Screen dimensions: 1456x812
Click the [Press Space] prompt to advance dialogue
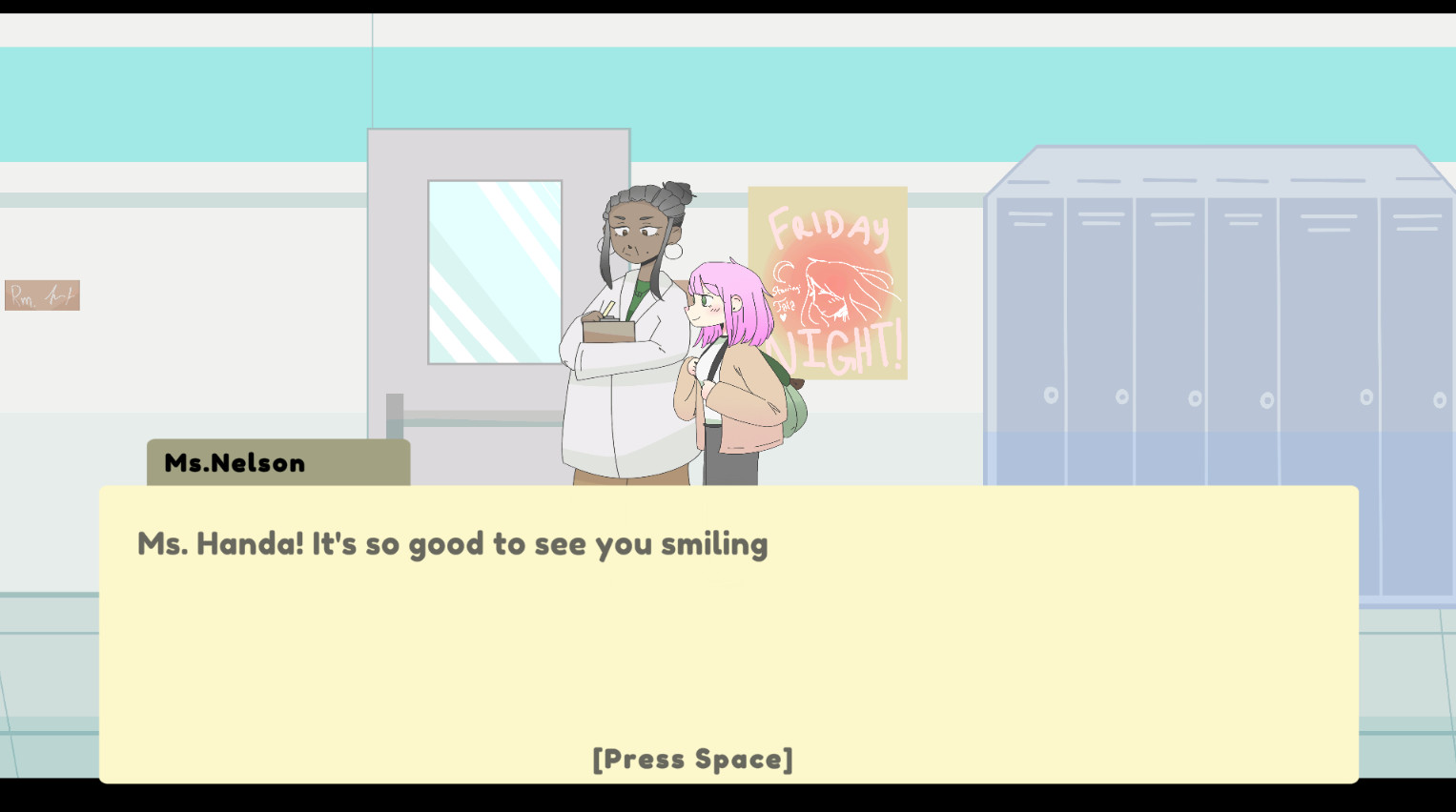692,759
